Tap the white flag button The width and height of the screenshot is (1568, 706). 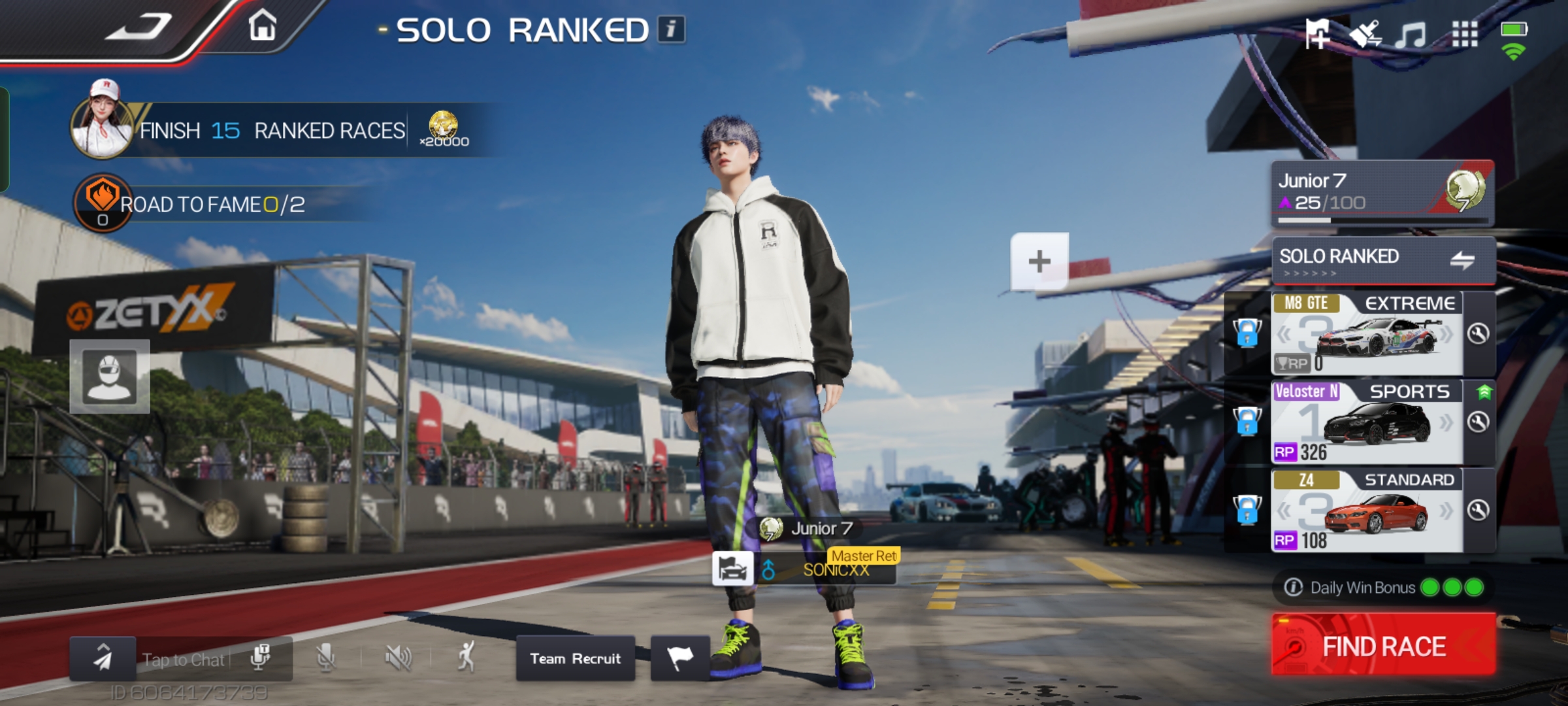(679, 657)
